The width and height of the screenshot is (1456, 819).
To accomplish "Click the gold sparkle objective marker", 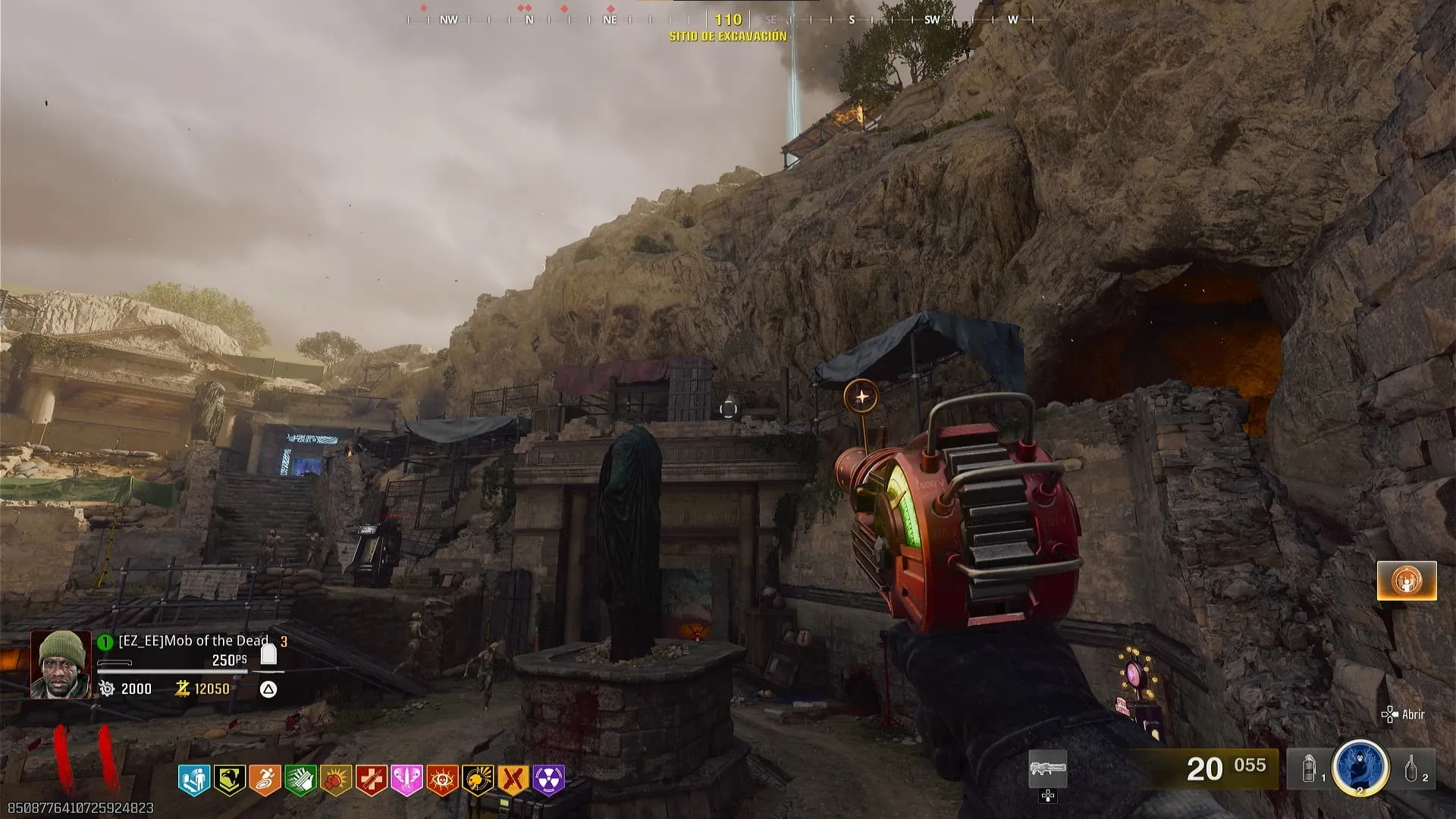I will tap(861, 396).
